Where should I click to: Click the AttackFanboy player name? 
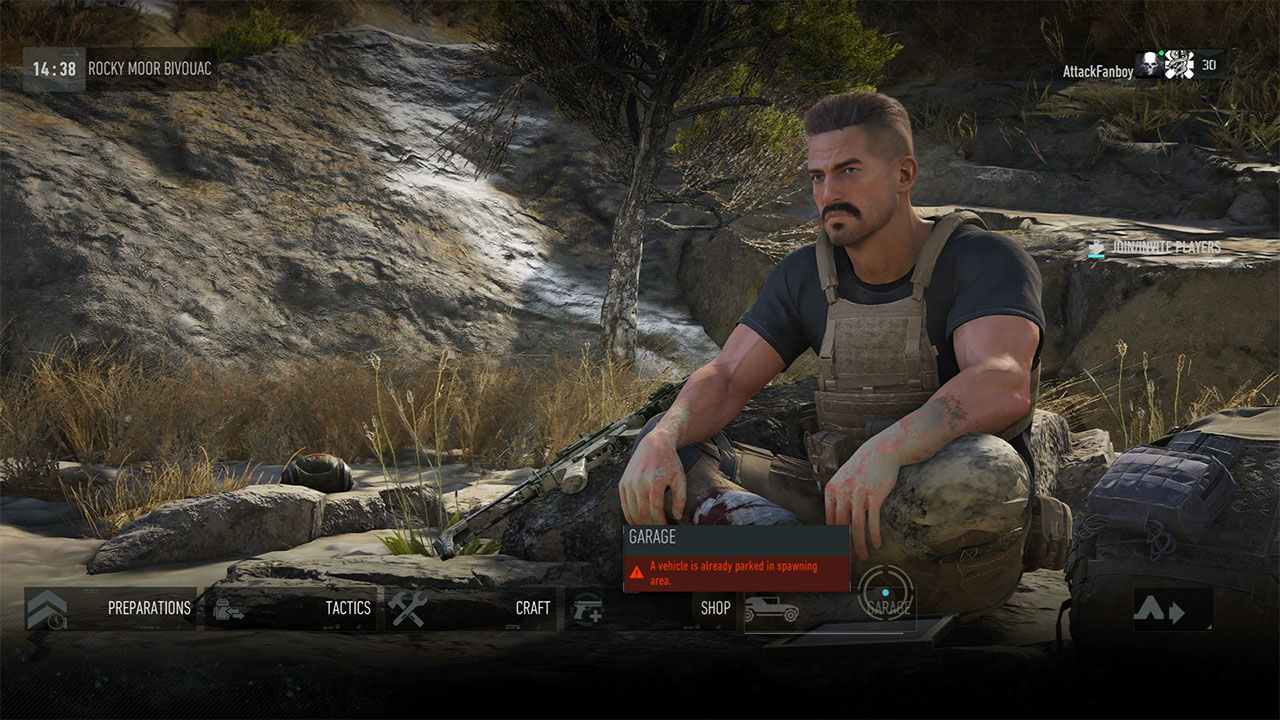coord(1099,70)
